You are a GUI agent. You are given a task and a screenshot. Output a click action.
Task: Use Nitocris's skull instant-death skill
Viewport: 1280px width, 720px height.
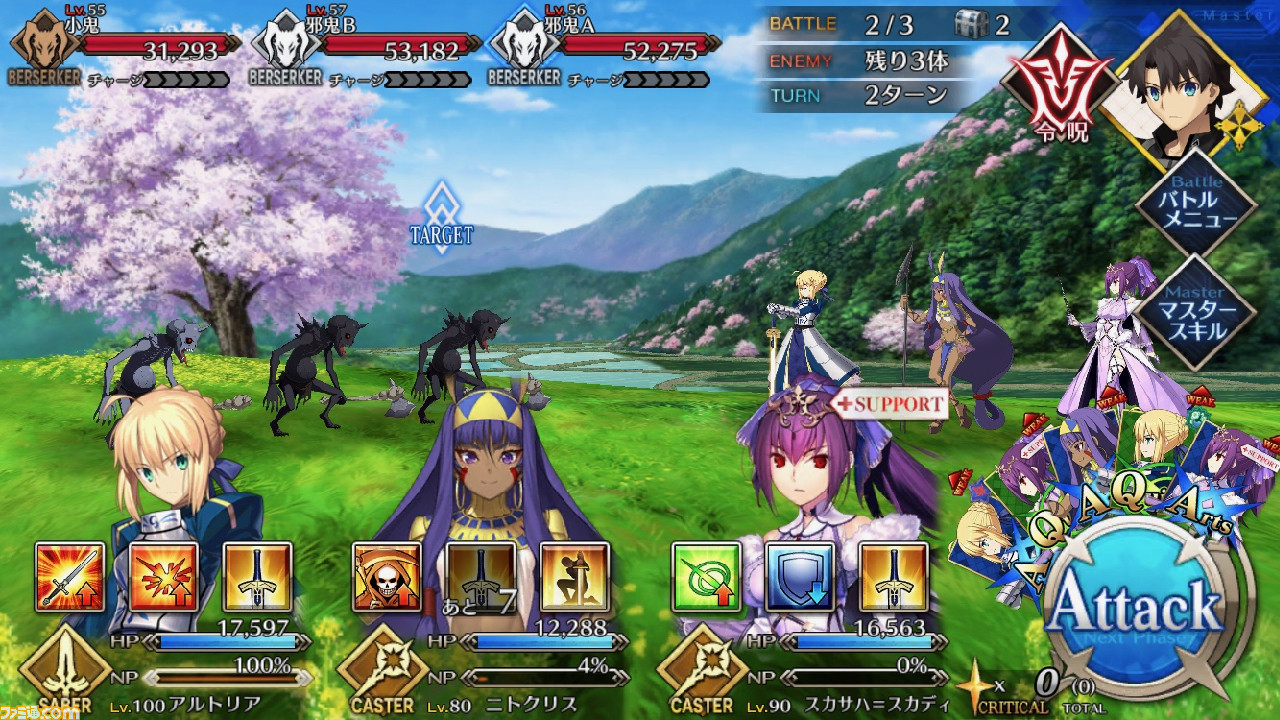tap(387, 577)
